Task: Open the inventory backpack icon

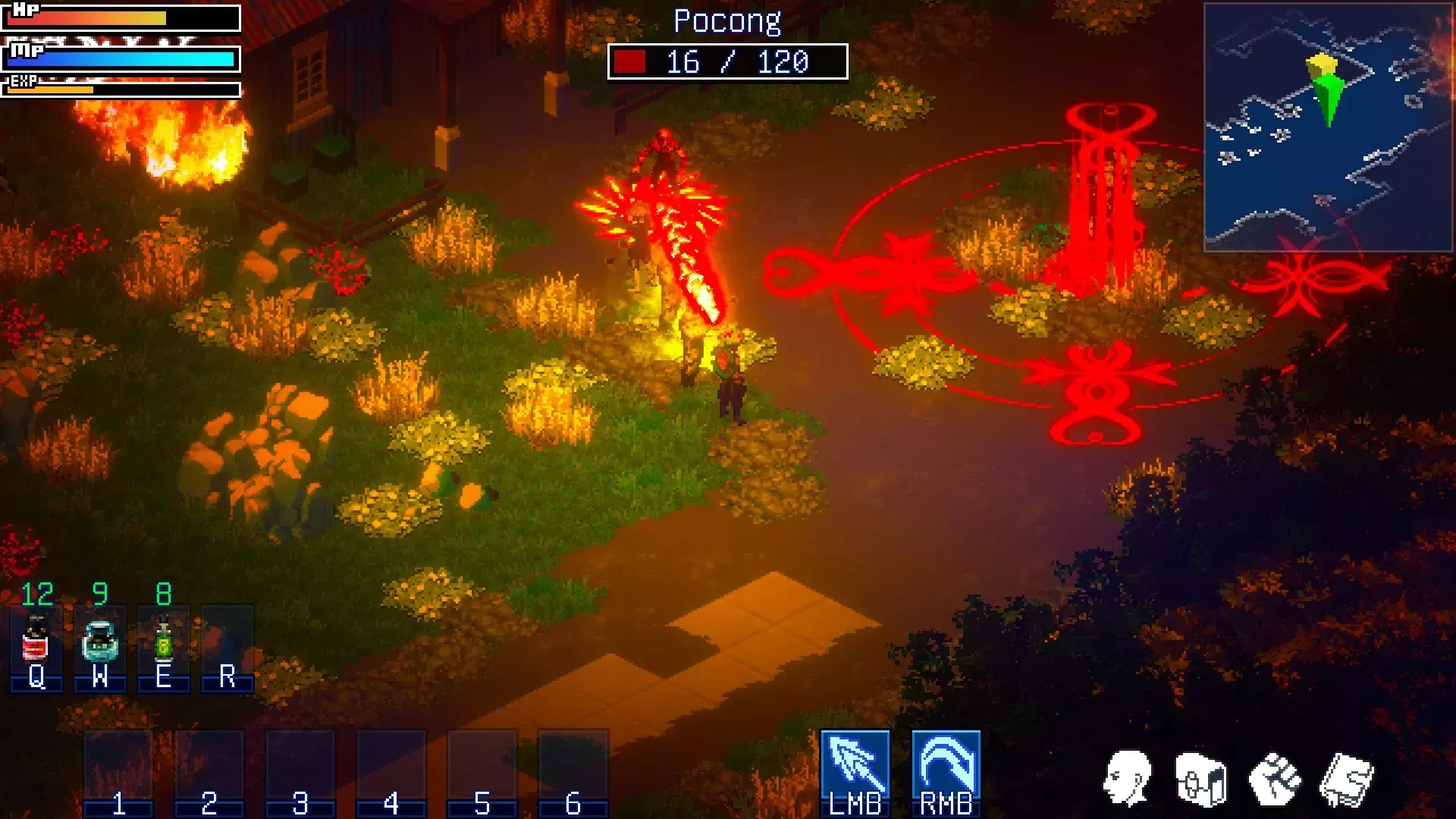Action: [x=1201, y=779]
